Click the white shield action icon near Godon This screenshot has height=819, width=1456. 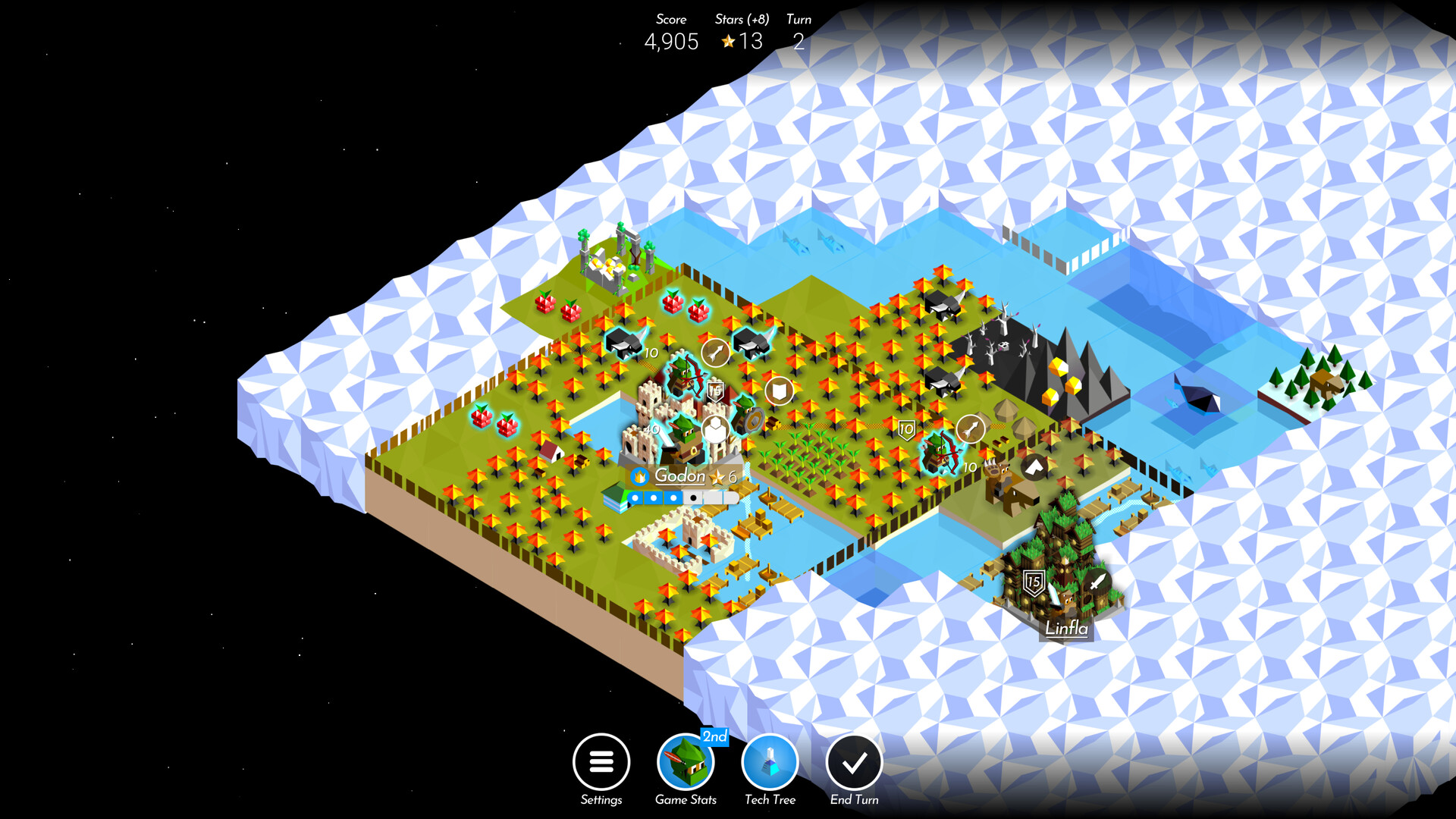[780, 391]
